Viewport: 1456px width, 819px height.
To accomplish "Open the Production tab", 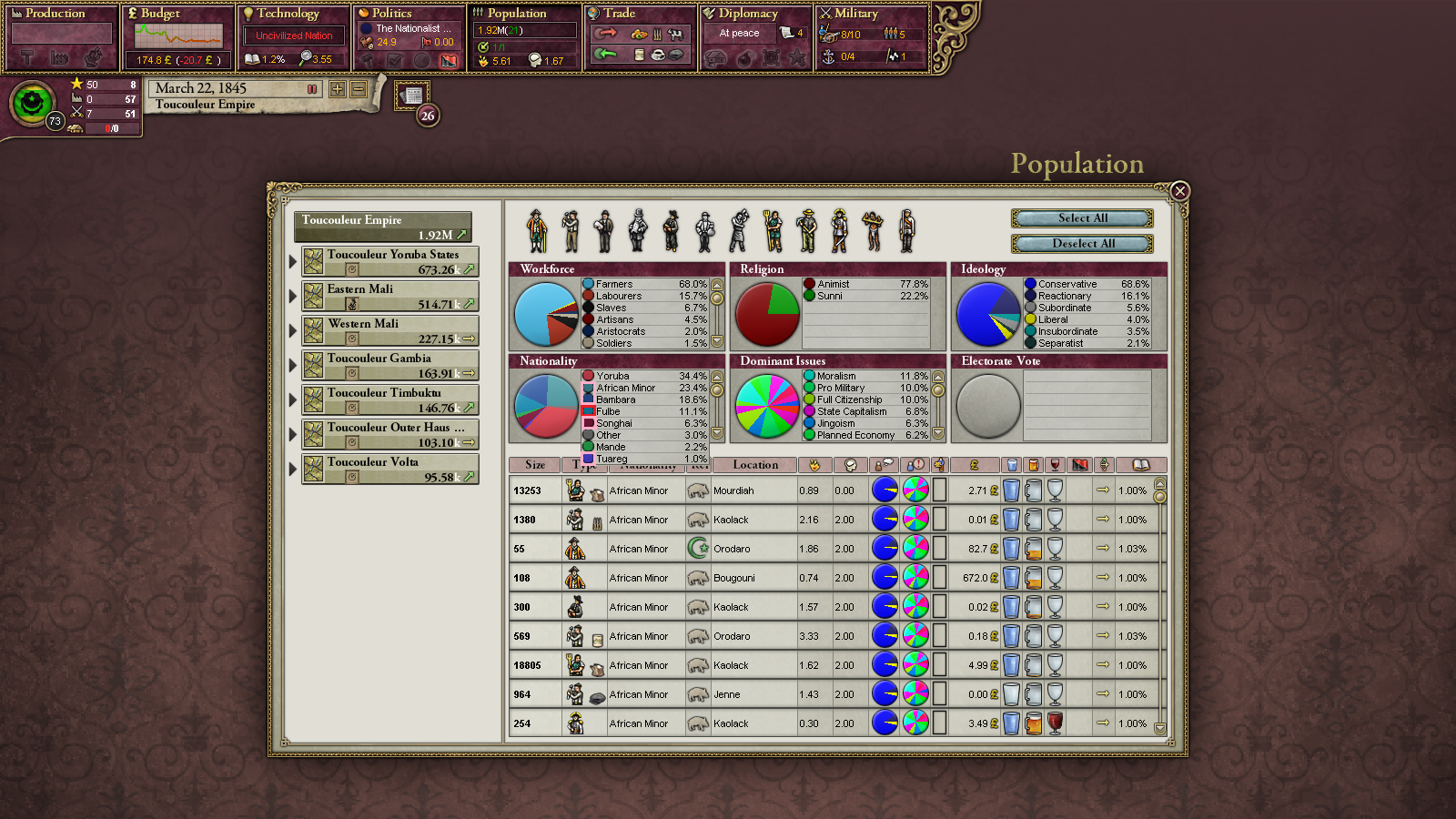I will coord(55,14).
